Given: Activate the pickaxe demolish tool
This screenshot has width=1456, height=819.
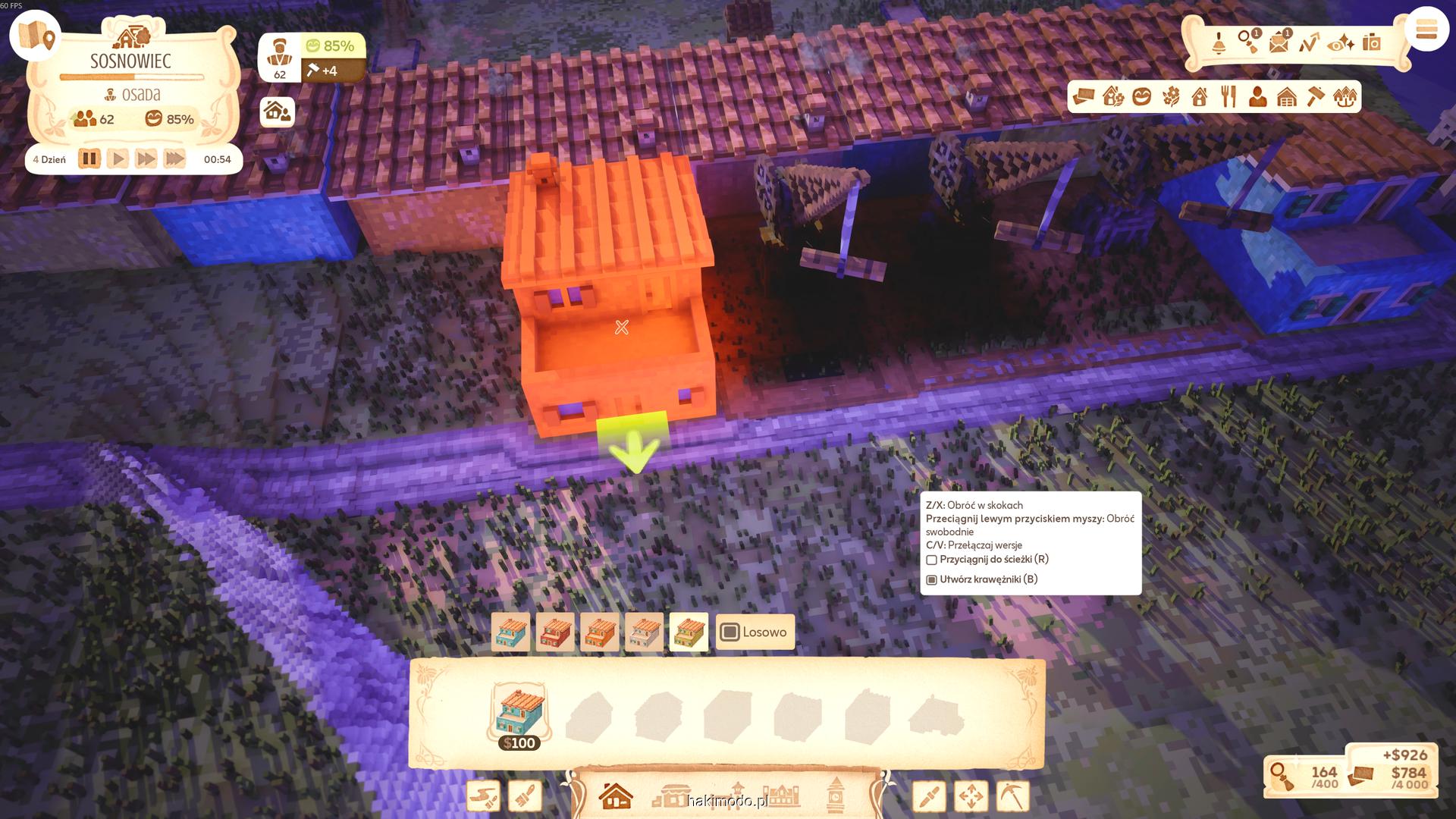Looking at the screenshot, I should coord(1012,796).
